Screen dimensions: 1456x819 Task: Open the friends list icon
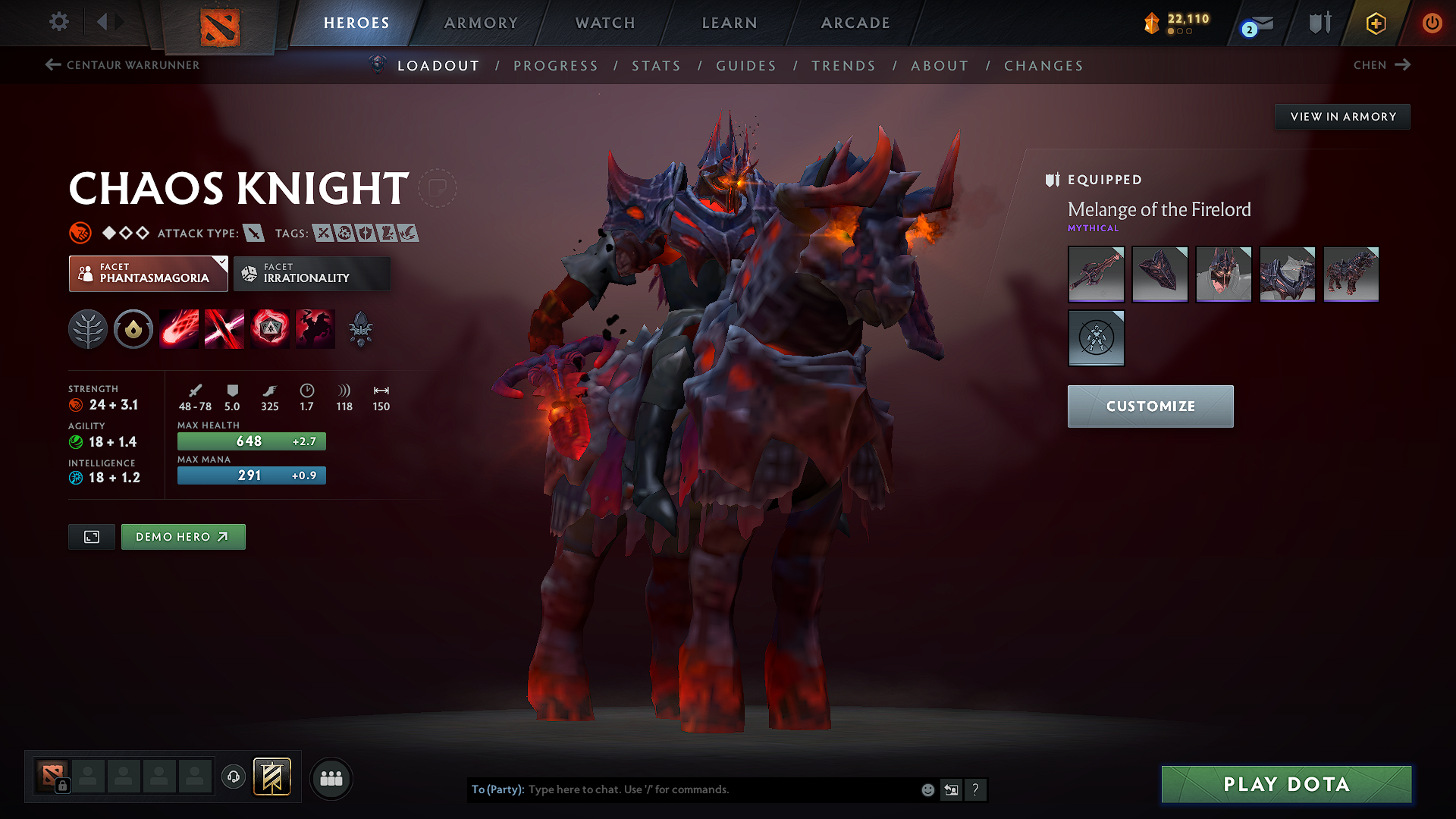coord(331,778)
